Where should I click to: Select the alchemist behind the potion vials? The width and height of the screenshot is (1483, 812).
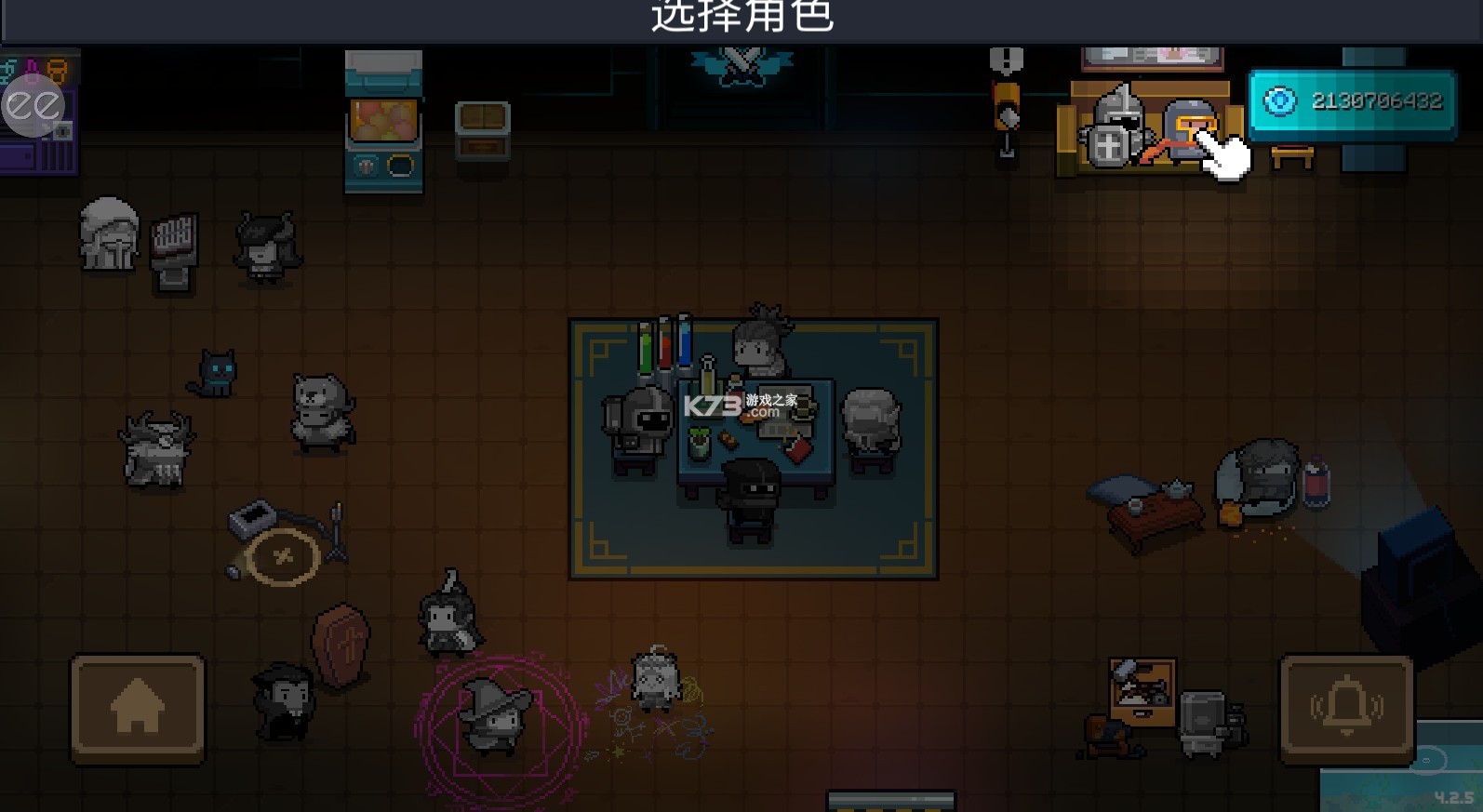click(x=761, y=341)
